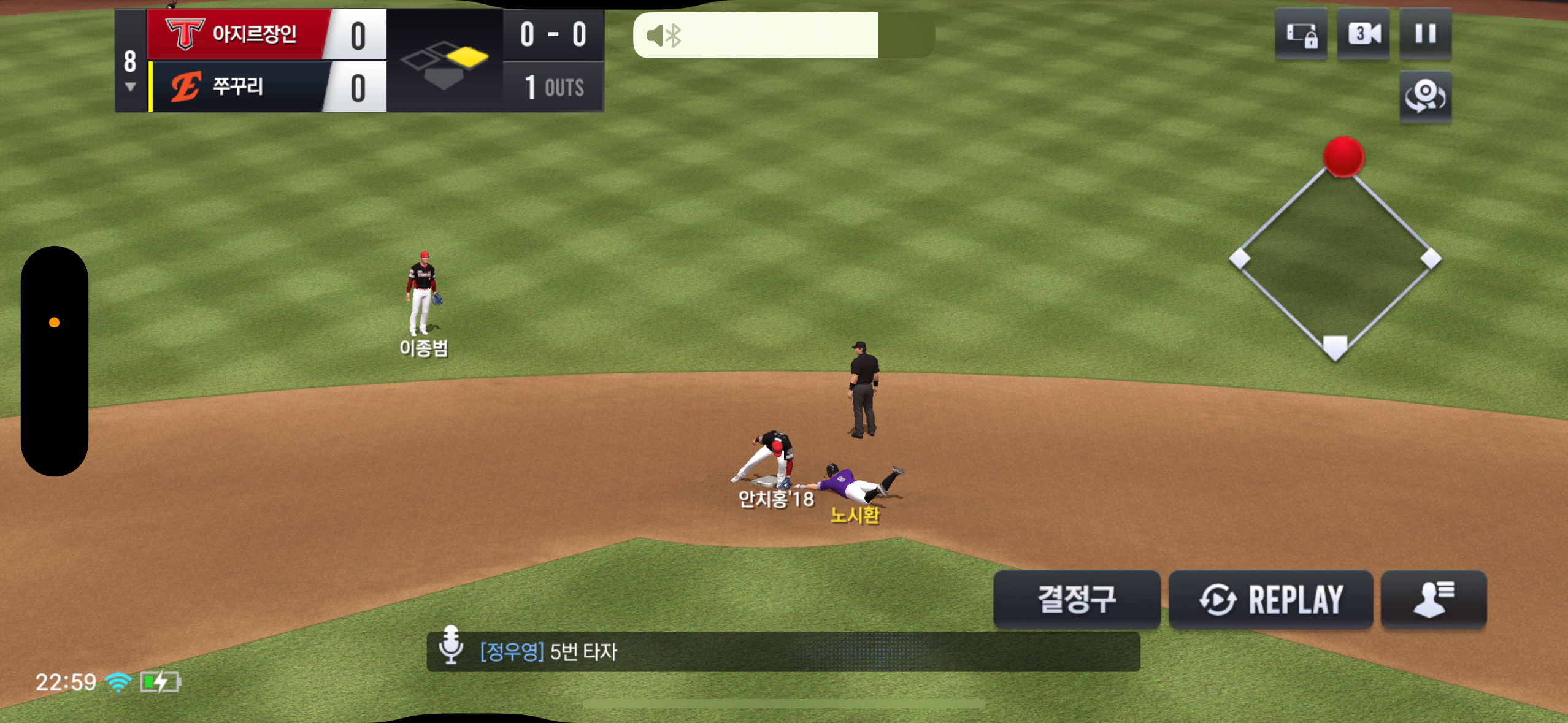Select the 결정구 pitch button

[x=1077, y=599]
